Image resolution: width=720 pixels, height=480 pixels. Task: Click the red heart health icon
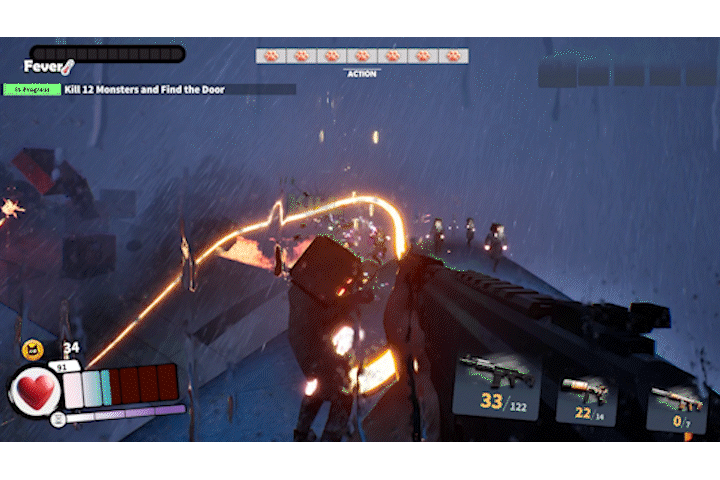[x=36, y=390]
